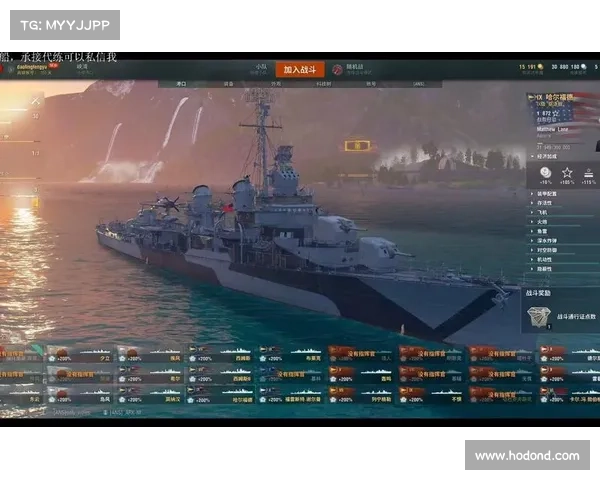Click the orange 加入战斗 battle button
600x480 pixels.
(299, 69)
